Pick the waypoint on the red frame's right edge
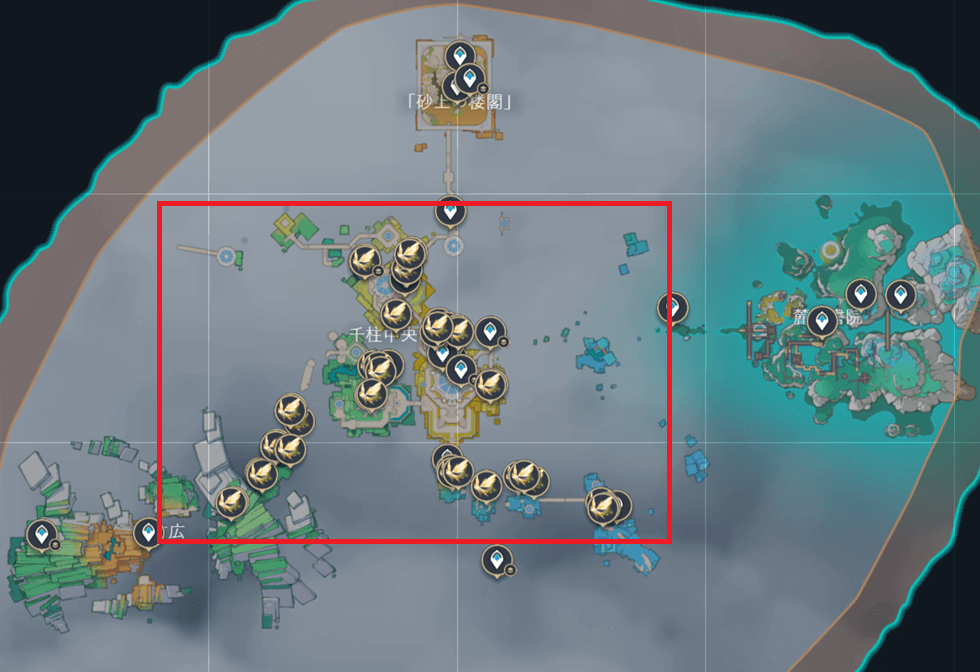 pos(673,308)
